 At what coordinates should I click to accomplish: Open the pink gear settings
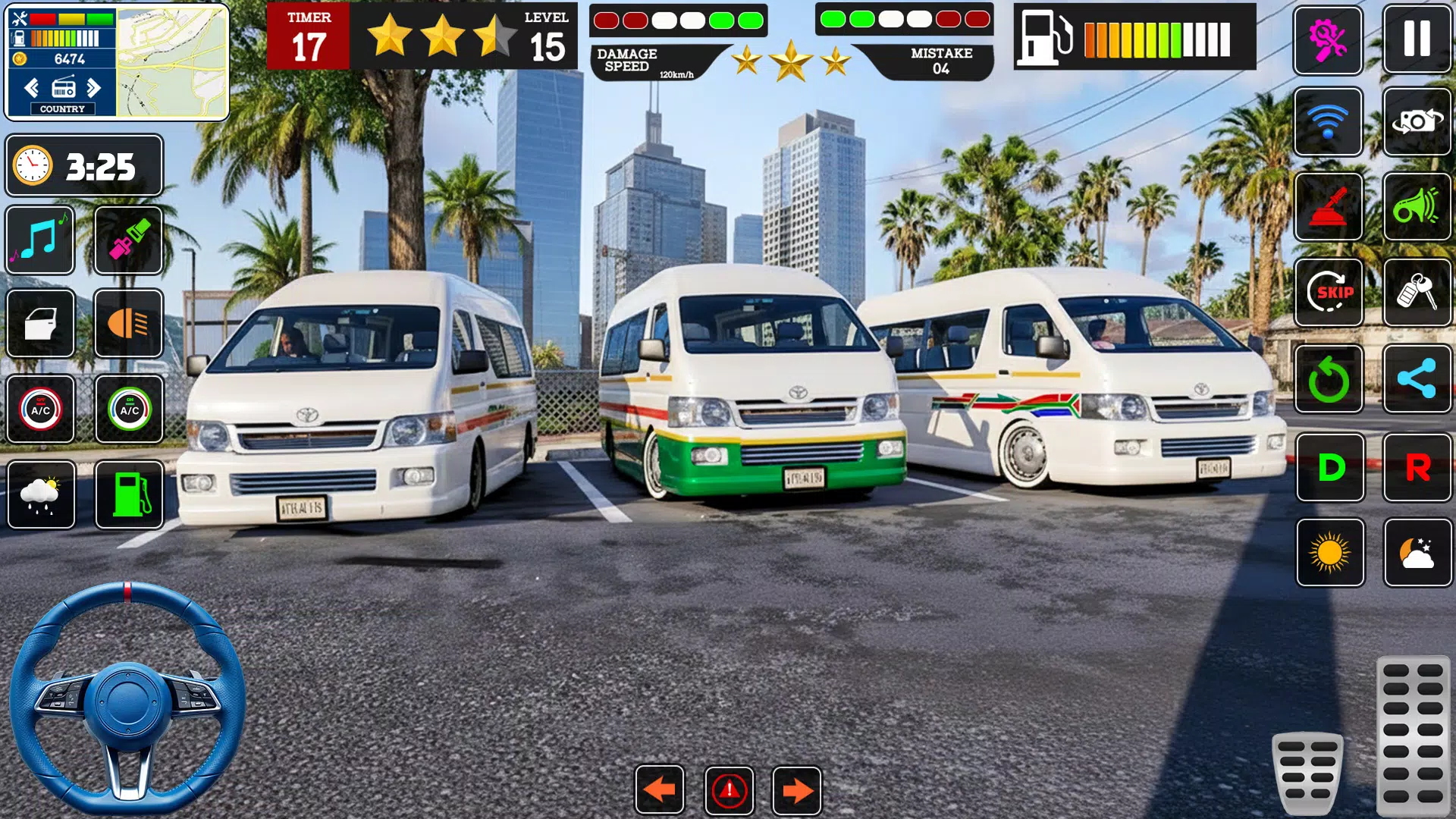(1328, 39)
